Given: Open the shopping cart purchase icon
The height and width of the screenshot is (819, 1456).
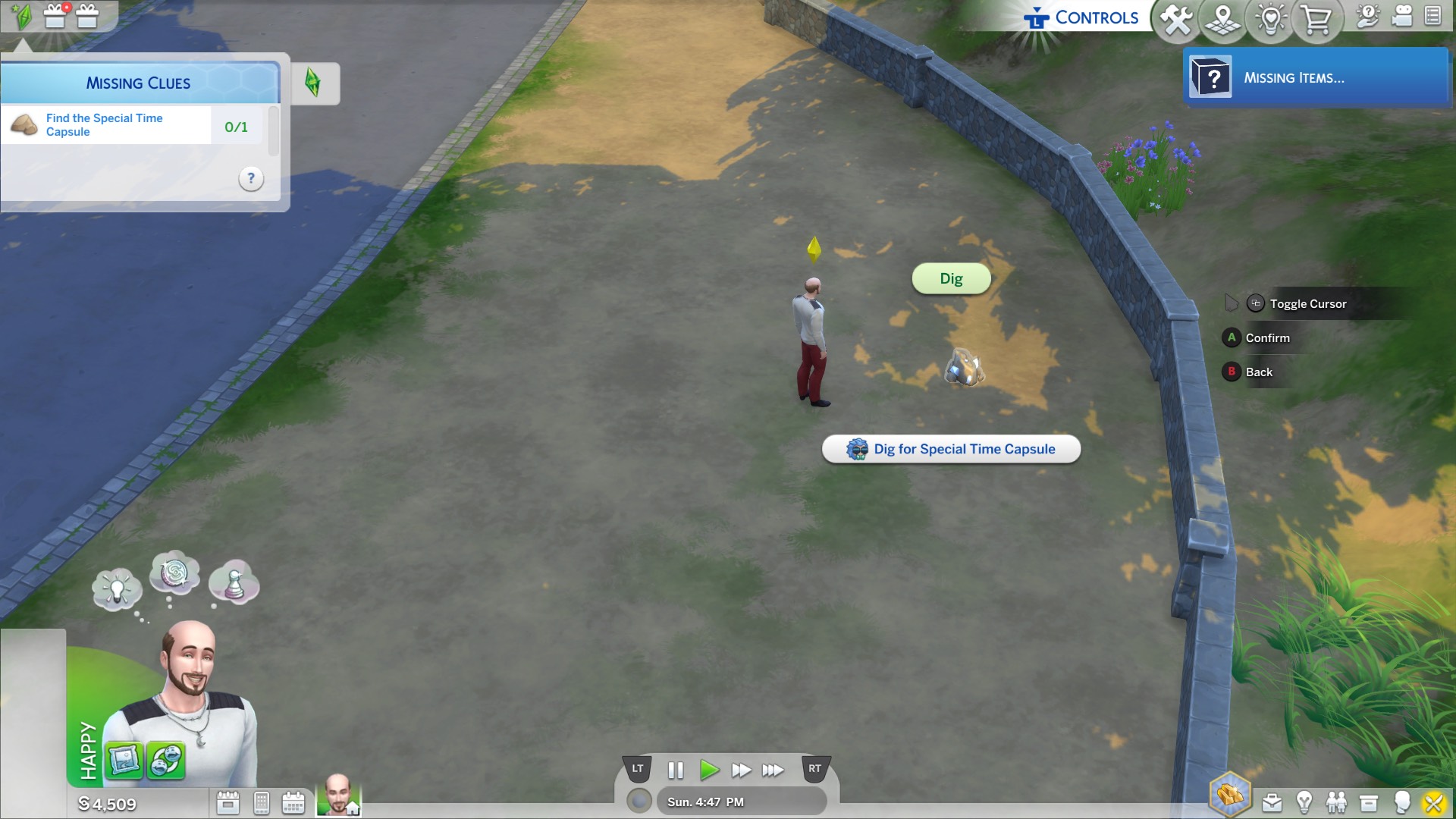Looking at the screenshot, I should coord(1317,20).
